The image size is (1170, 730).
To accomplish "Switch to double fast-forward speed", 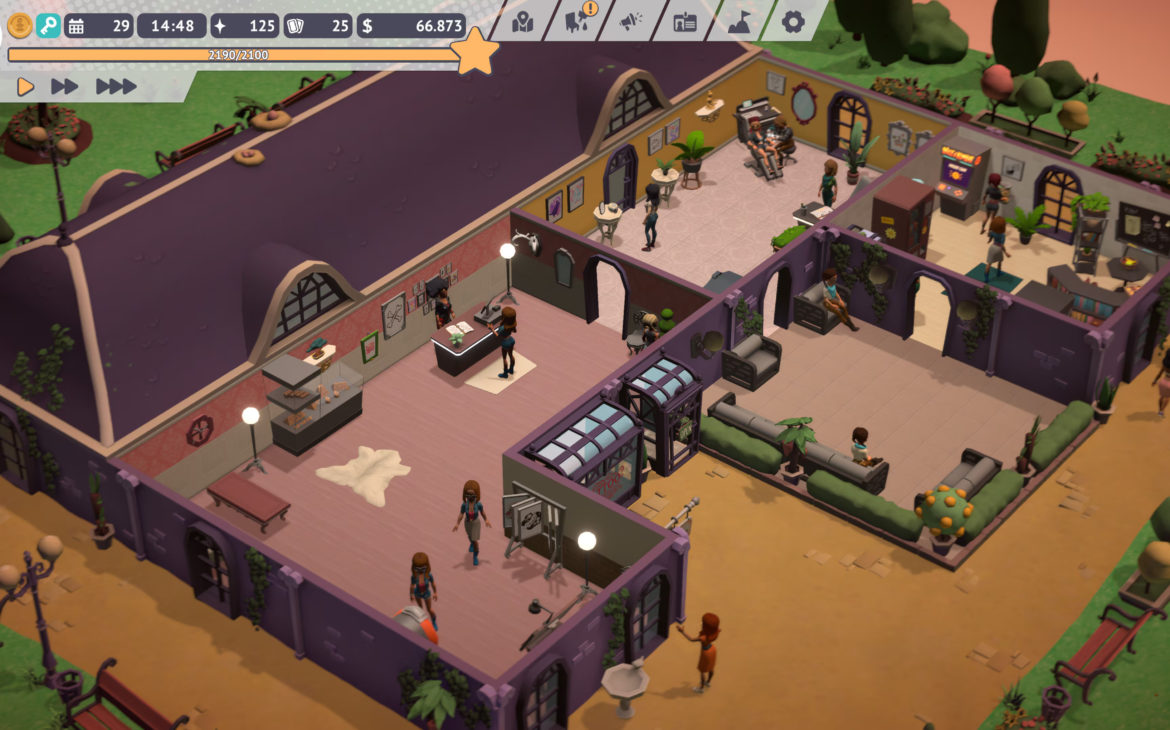I will 65,87.
